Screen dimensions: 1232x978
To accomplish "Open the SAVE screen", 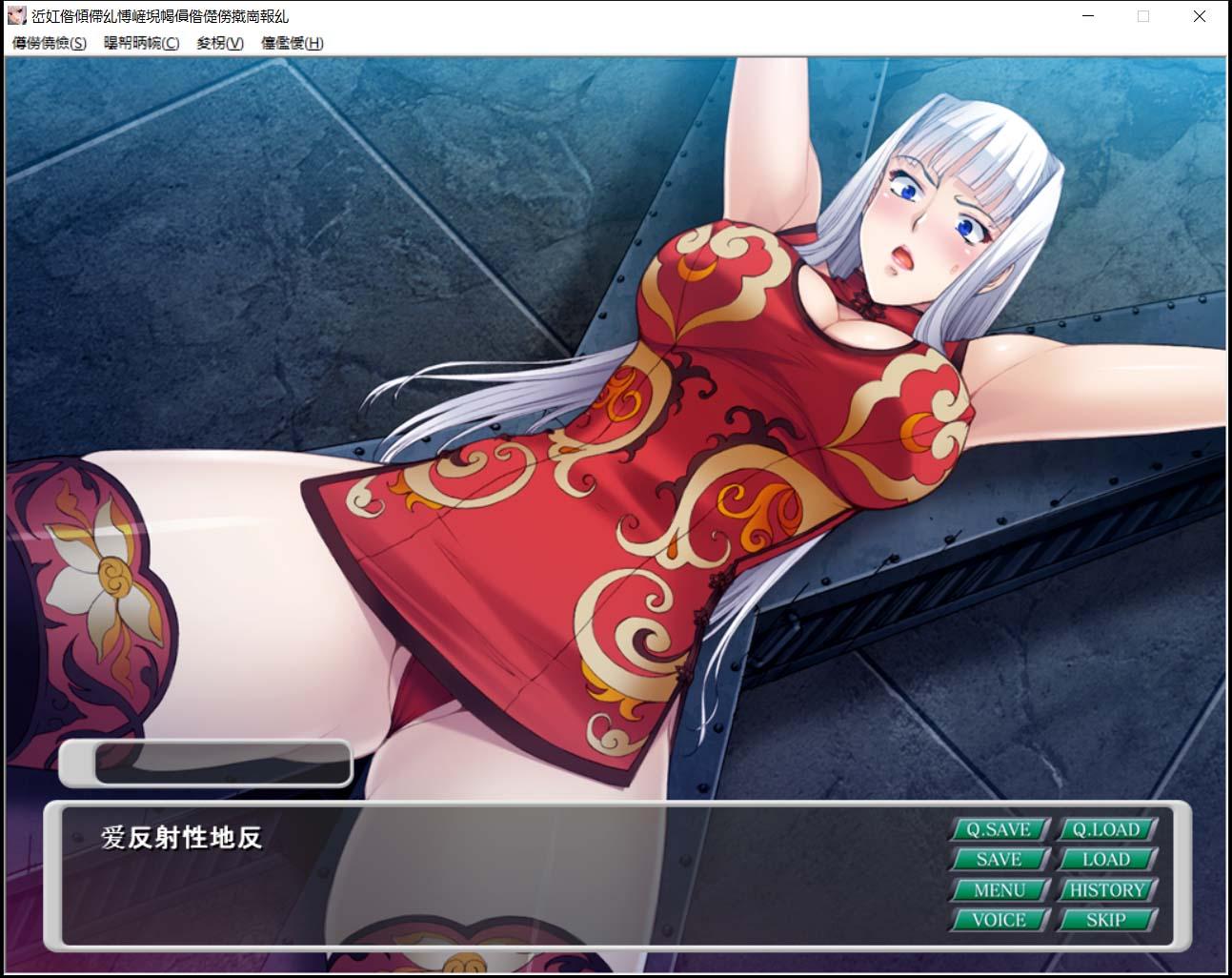I will [x=999, y=859].
